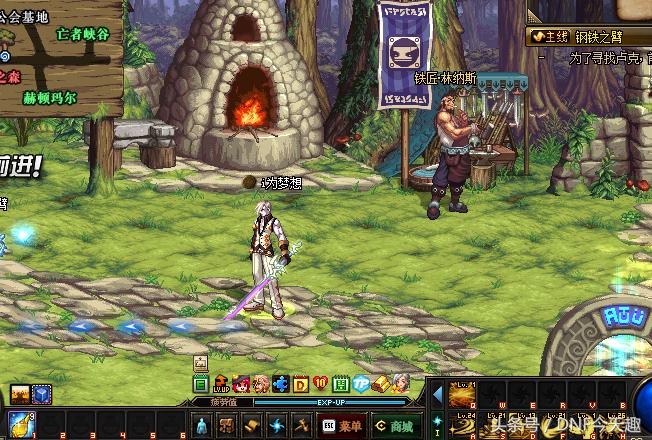Click the 亡者峡谷 location on the map
Image resolution: width=652 pixels, height=440 pixels.
pos(83,34)
